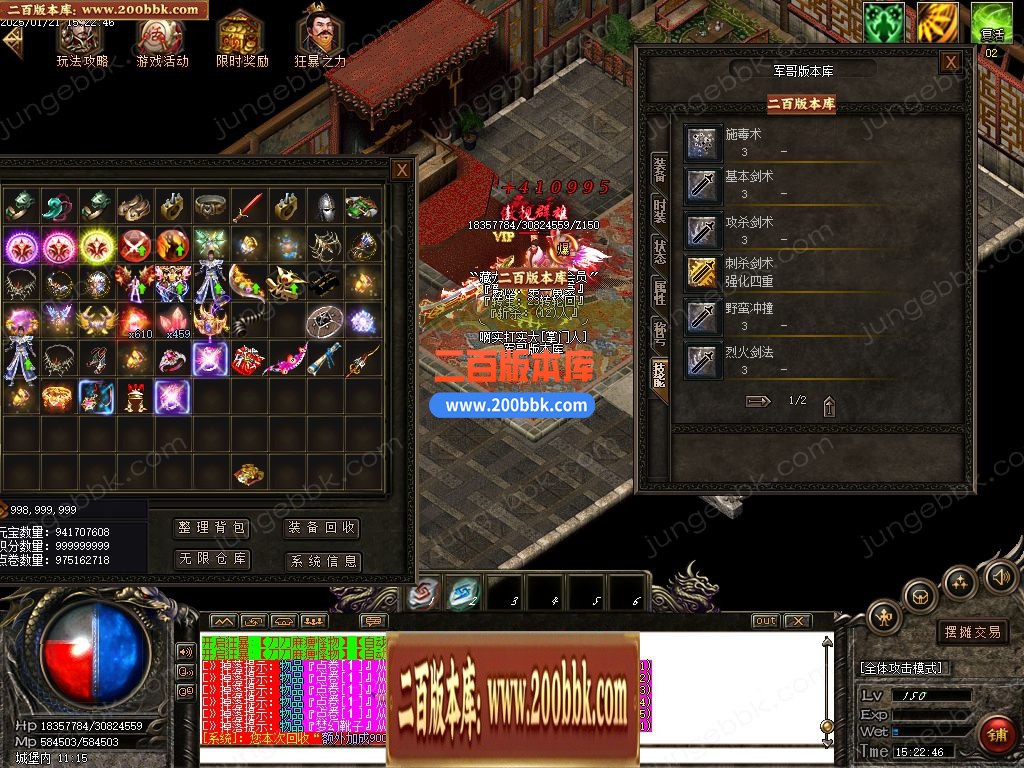Switch to the 装备 equipment tab
The width and height of the screenshot is (1024, 768).
(x=659, y=168)
